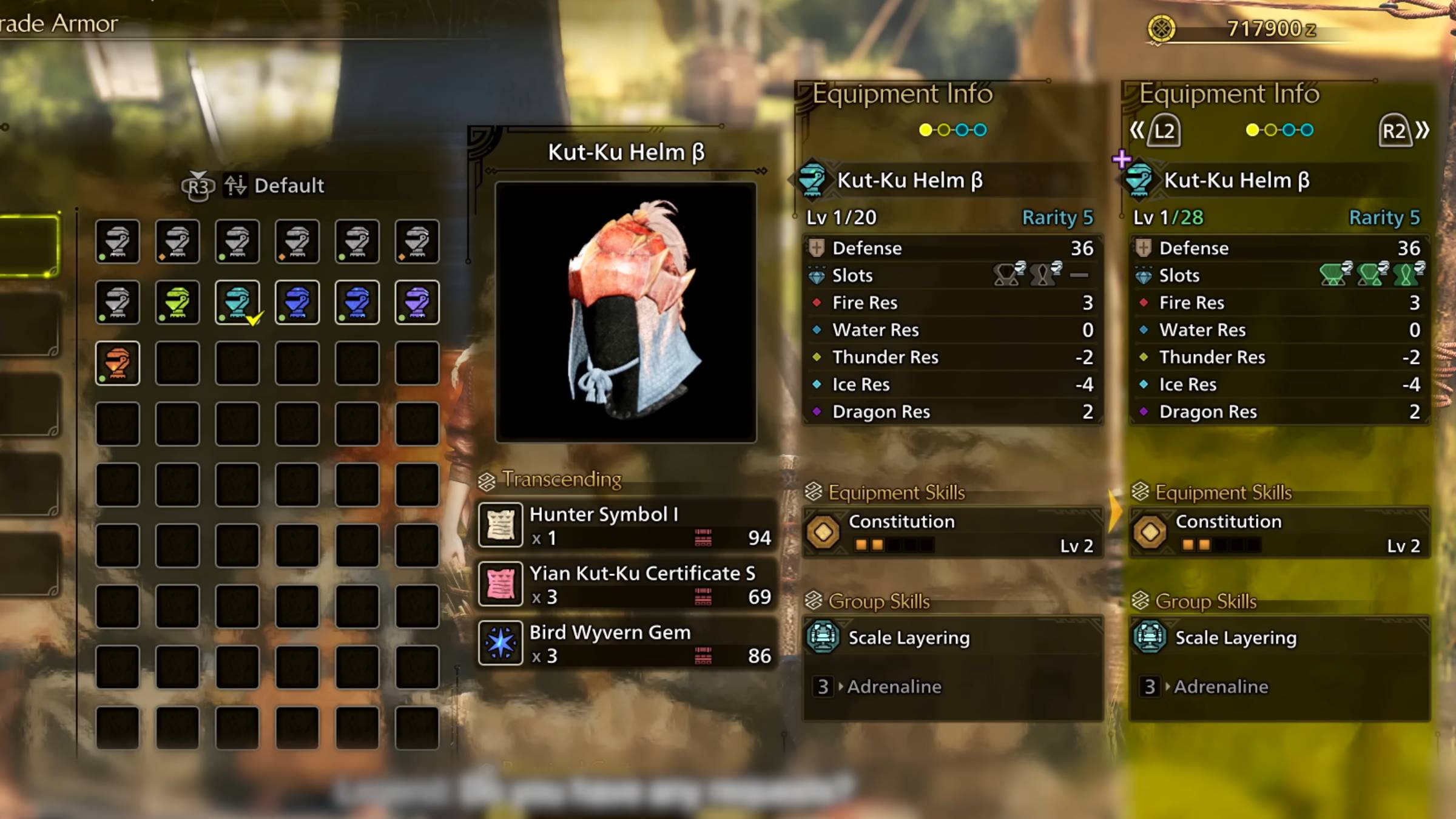Choose the teal helm marked with a checkmark
The image size is (1456, 819).
coord(237,302)
